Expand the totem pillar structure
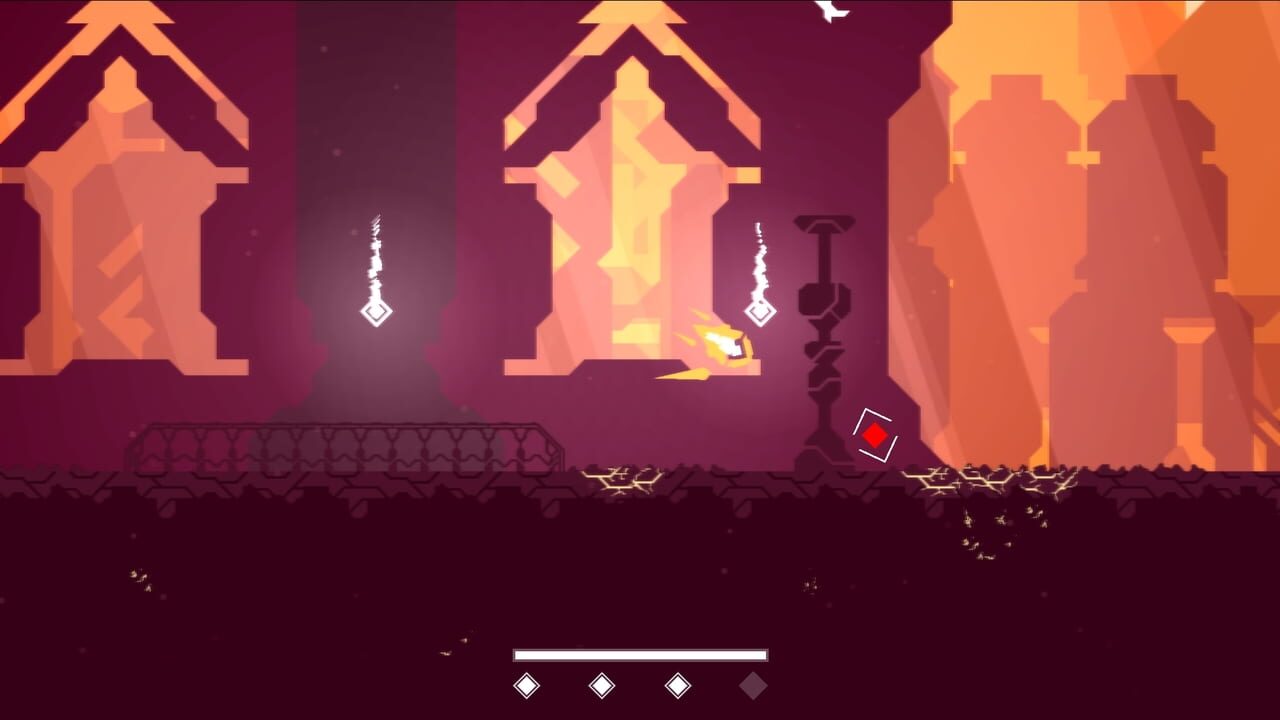This screenshot has width=1280, height=720. (822, 330)
